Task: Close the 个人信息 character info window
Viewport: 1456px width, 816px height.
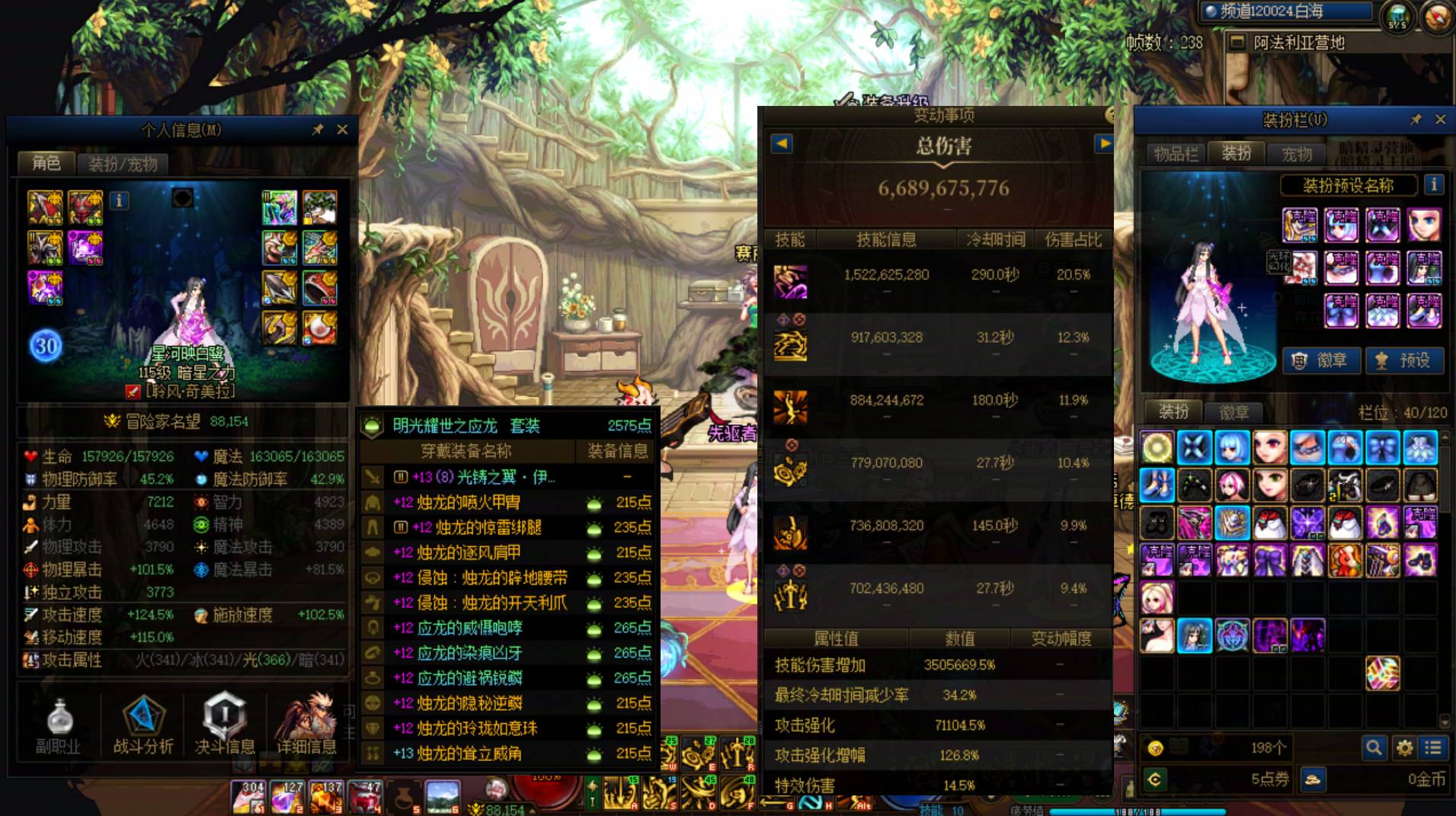Action: point(342,130)
